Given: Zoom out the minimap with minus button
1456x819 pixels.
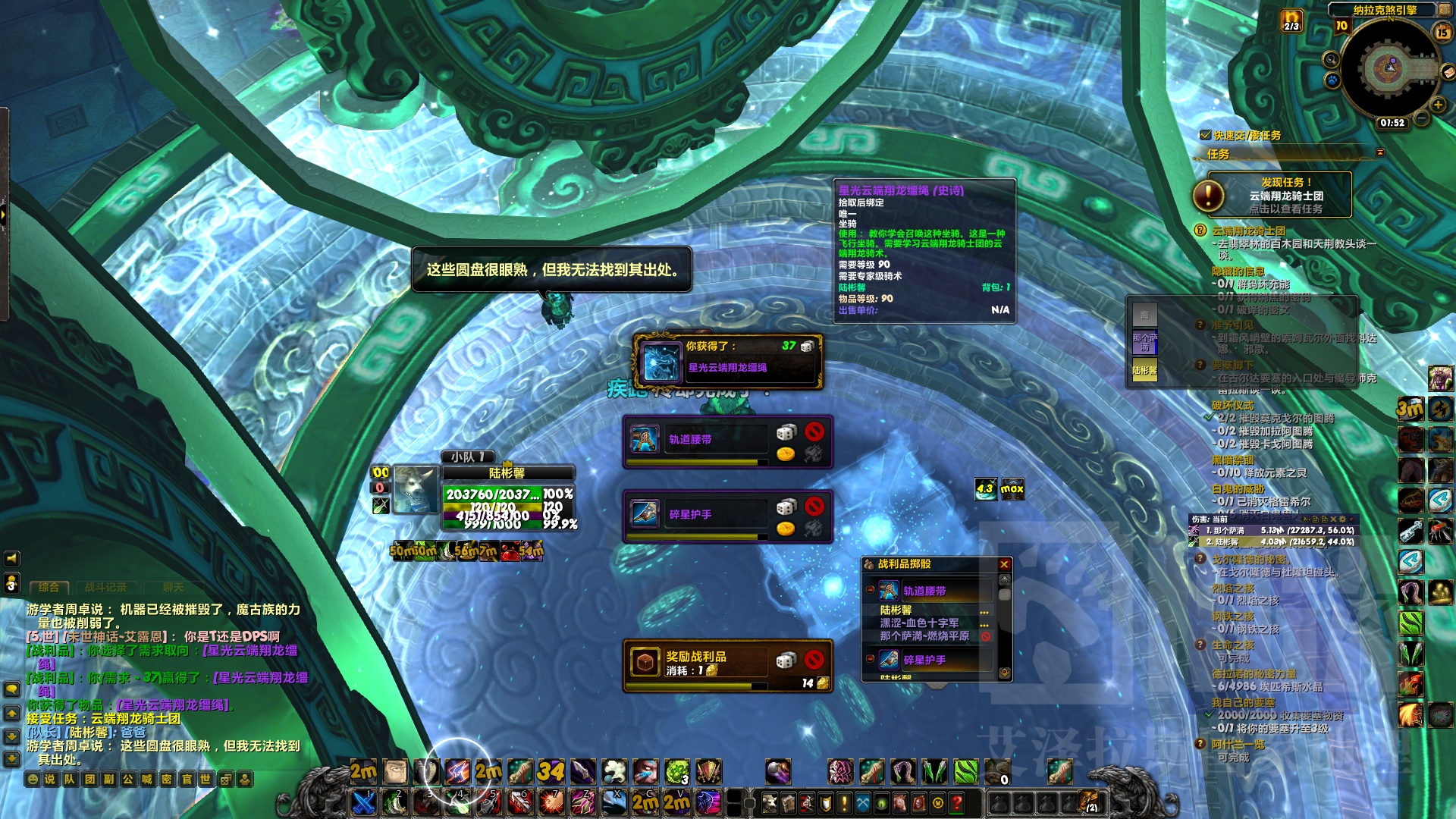Looking at the screenshot, I should click(x=1422, y=118).
